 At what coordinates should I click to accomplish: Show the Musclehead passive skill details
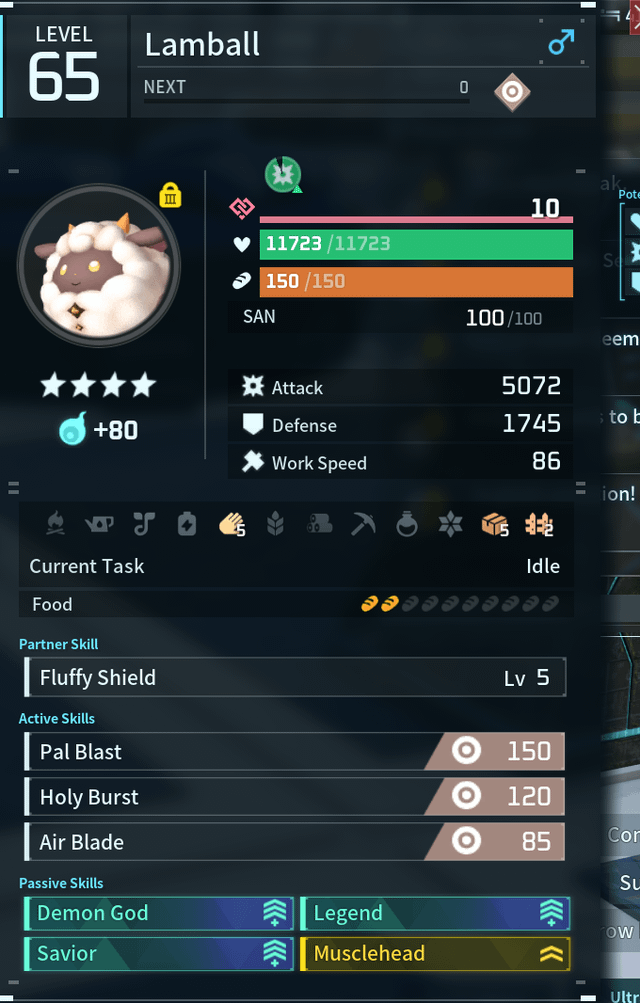(435, 954)
